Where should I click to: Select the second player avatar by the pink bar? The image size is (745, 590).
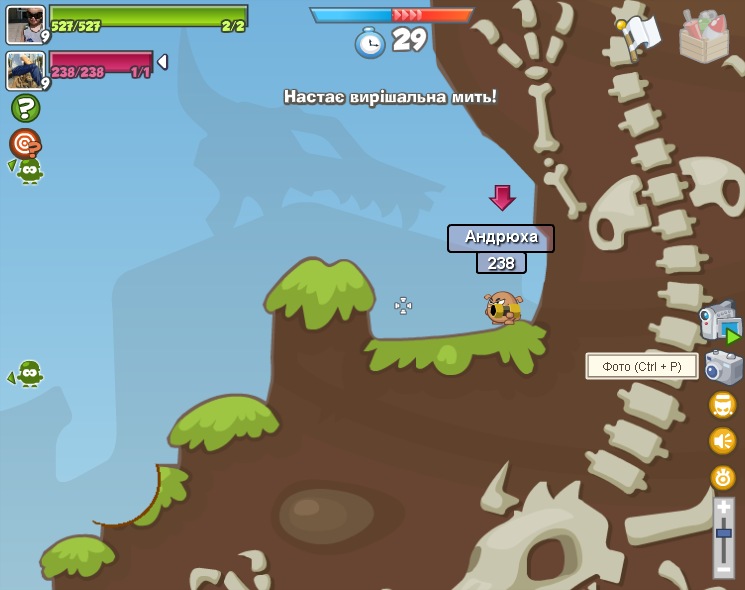point(26,70)
